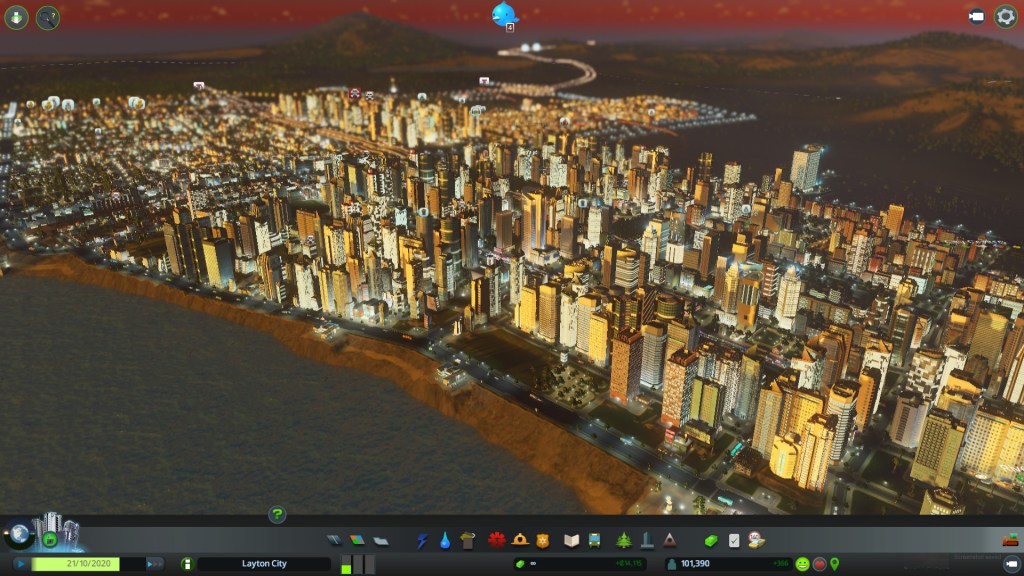Toggle the pause/play simulation button
Viewport: 1024px width, 576px height.
[x=20, y=564]
